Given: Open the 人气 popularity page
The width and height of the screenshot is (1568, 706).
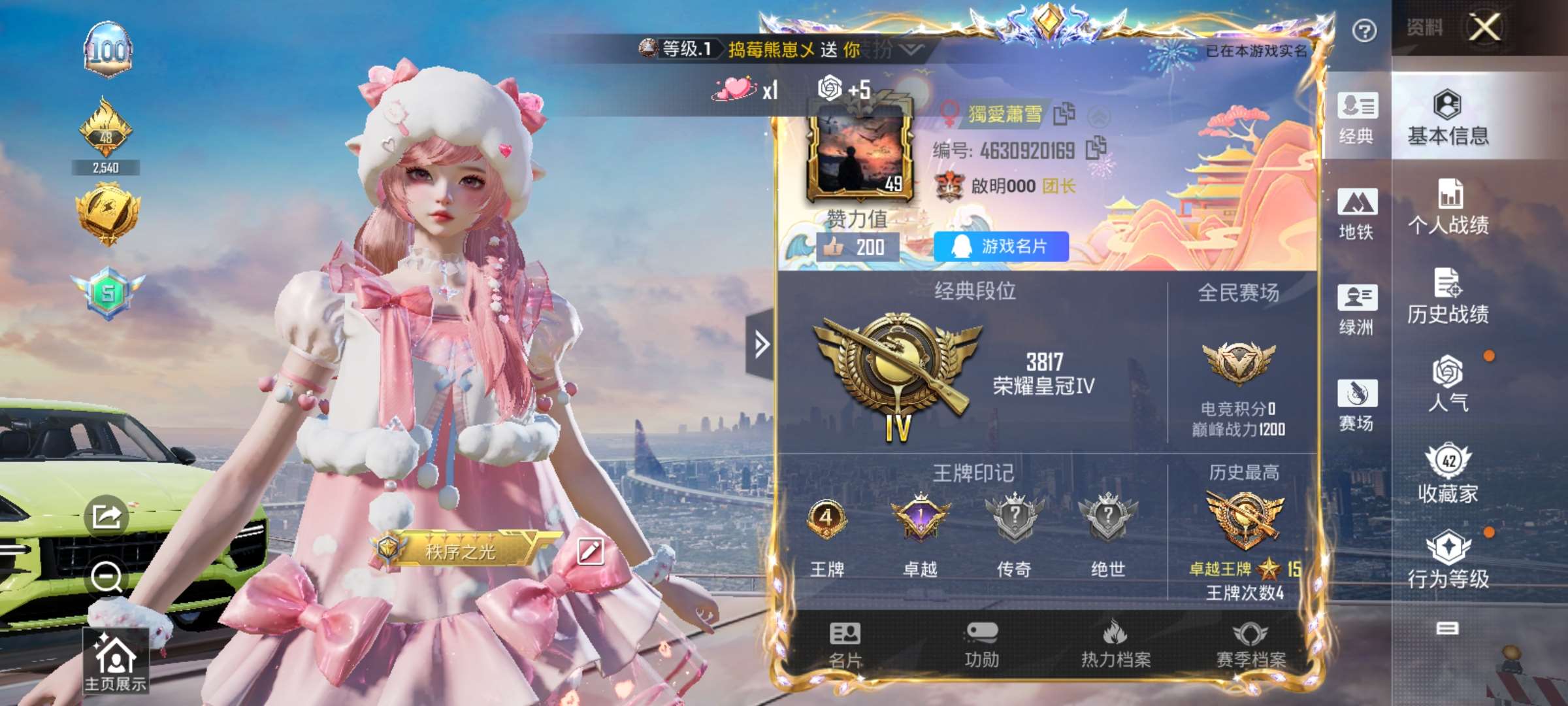Looking at the screenshot, I should (x=1448, y=384).
